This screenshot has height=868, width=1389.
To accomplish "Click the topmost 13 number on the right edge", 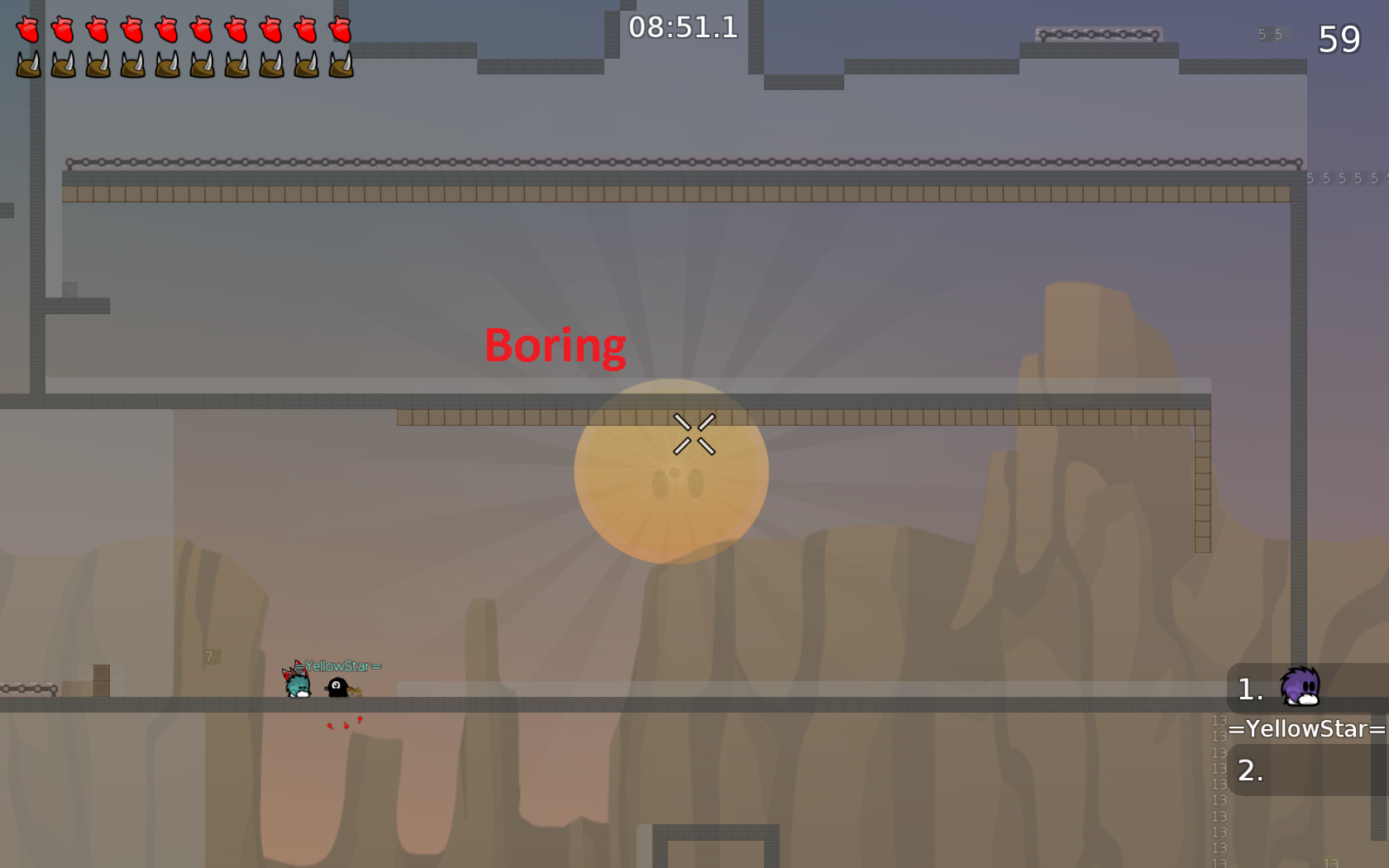I will [1219, 720].
